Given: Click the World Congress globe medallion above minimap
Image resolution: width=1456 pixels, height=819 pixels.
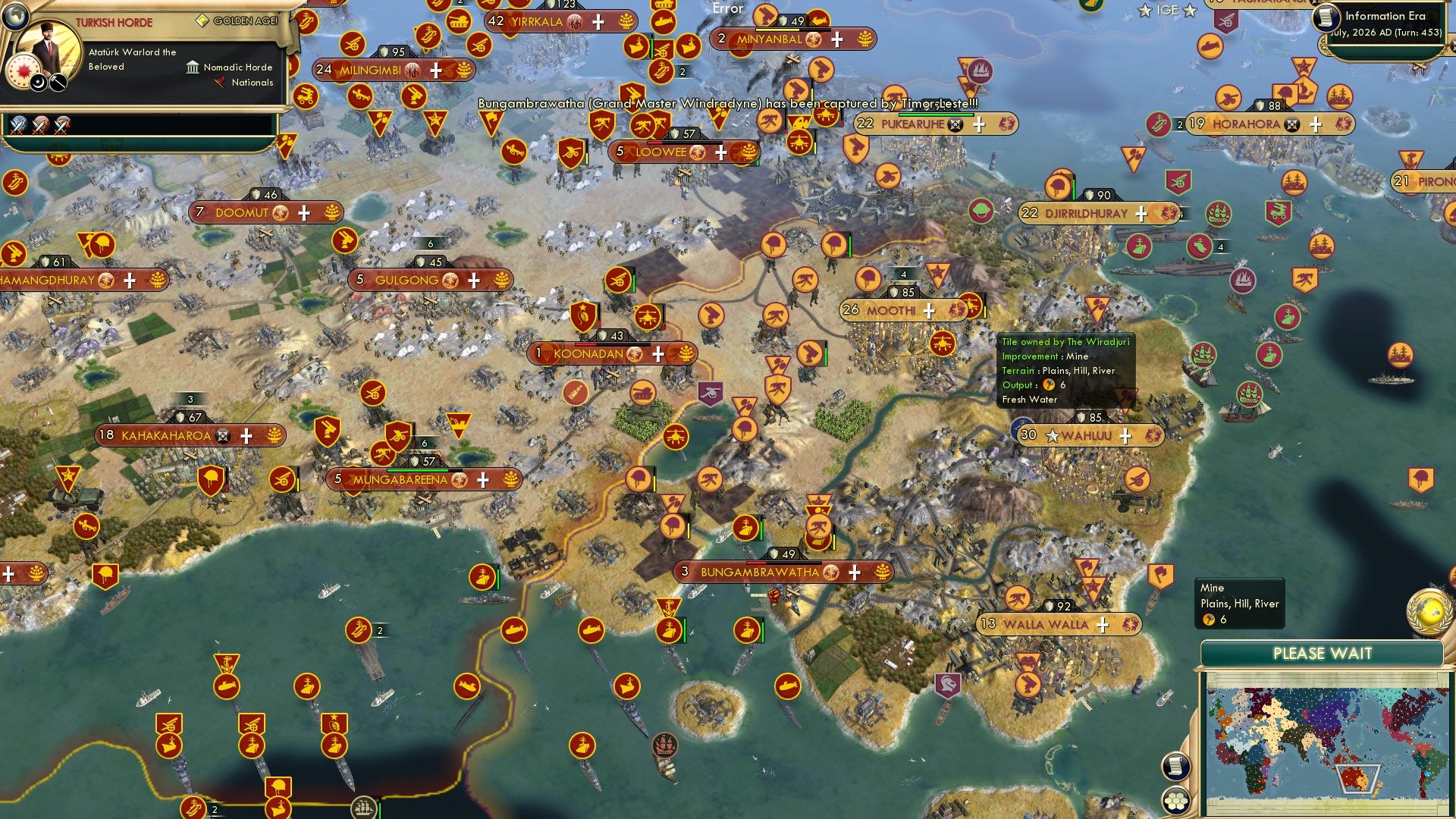Looking at the screenshot, I should click(1430, 612).
